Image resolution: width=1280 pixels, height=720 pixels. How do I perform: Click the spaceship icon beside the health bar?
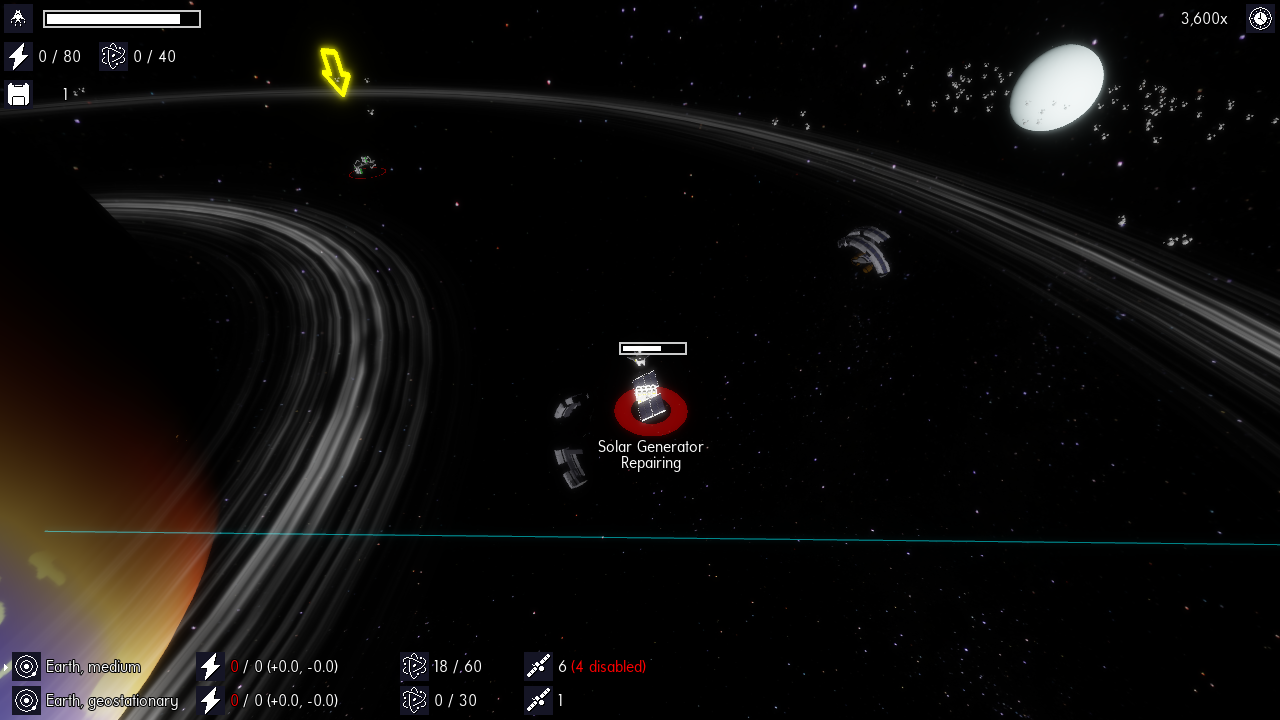(x=18, y=18)
